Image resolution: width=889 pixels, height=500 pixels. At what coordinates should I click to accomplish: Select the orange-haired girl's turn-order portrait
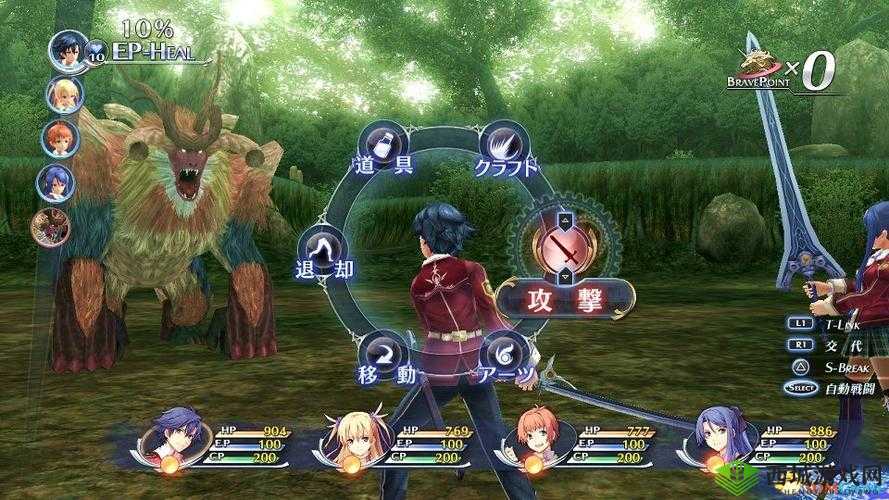pos(56,139)
